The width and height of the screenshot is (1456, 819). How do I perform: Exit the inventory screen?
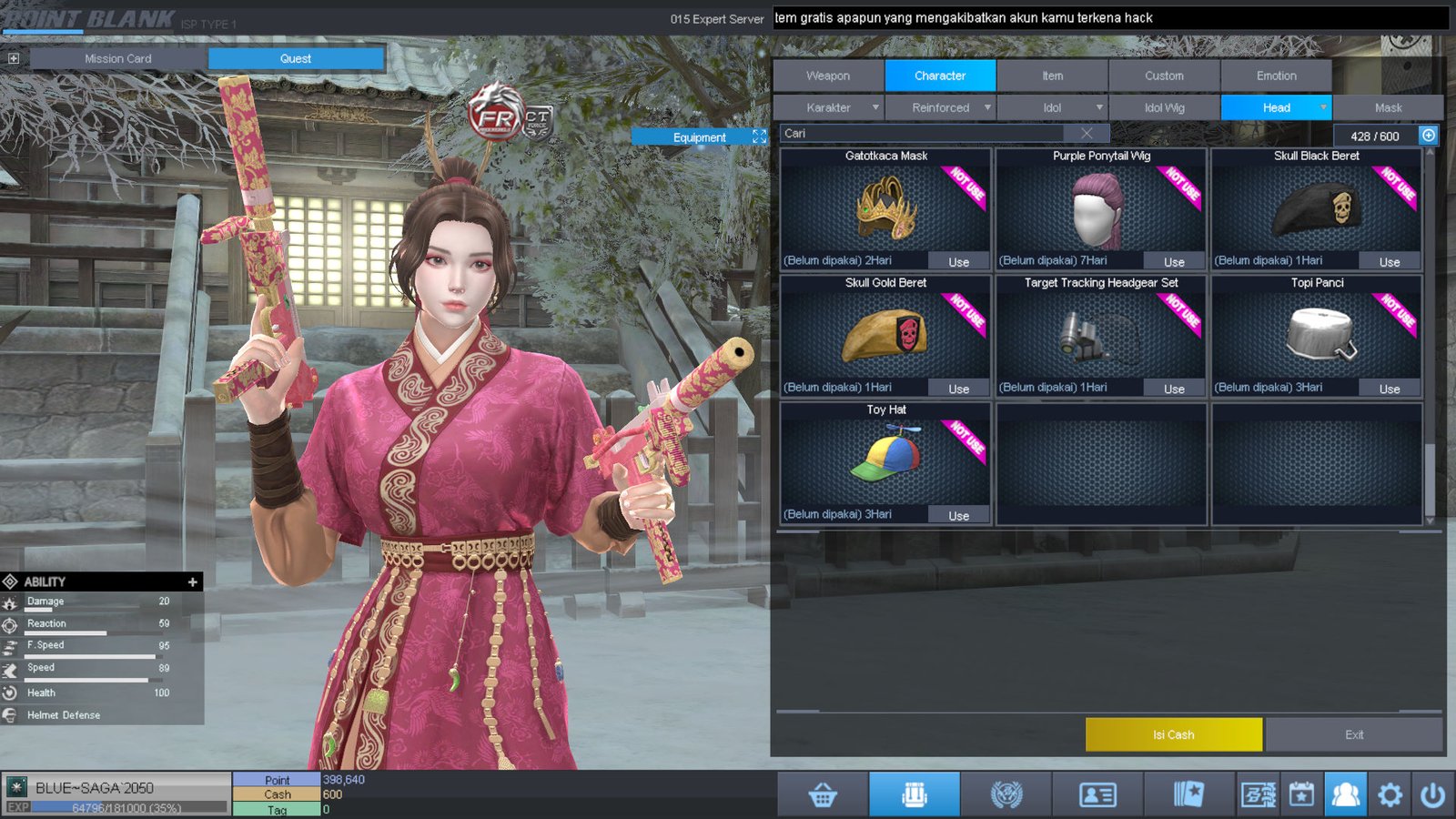click(x=1354, y=734)
